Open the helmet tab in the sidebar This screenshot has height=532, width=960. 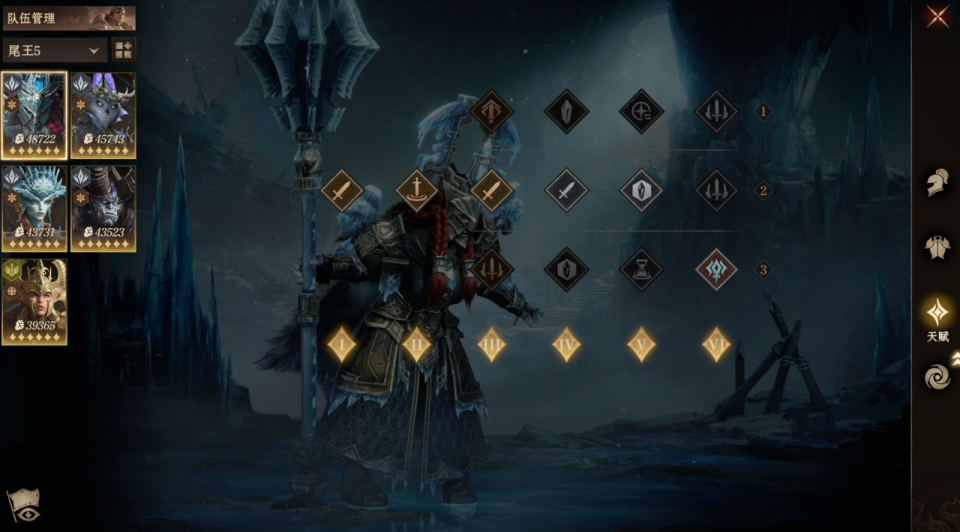(937, 183)
